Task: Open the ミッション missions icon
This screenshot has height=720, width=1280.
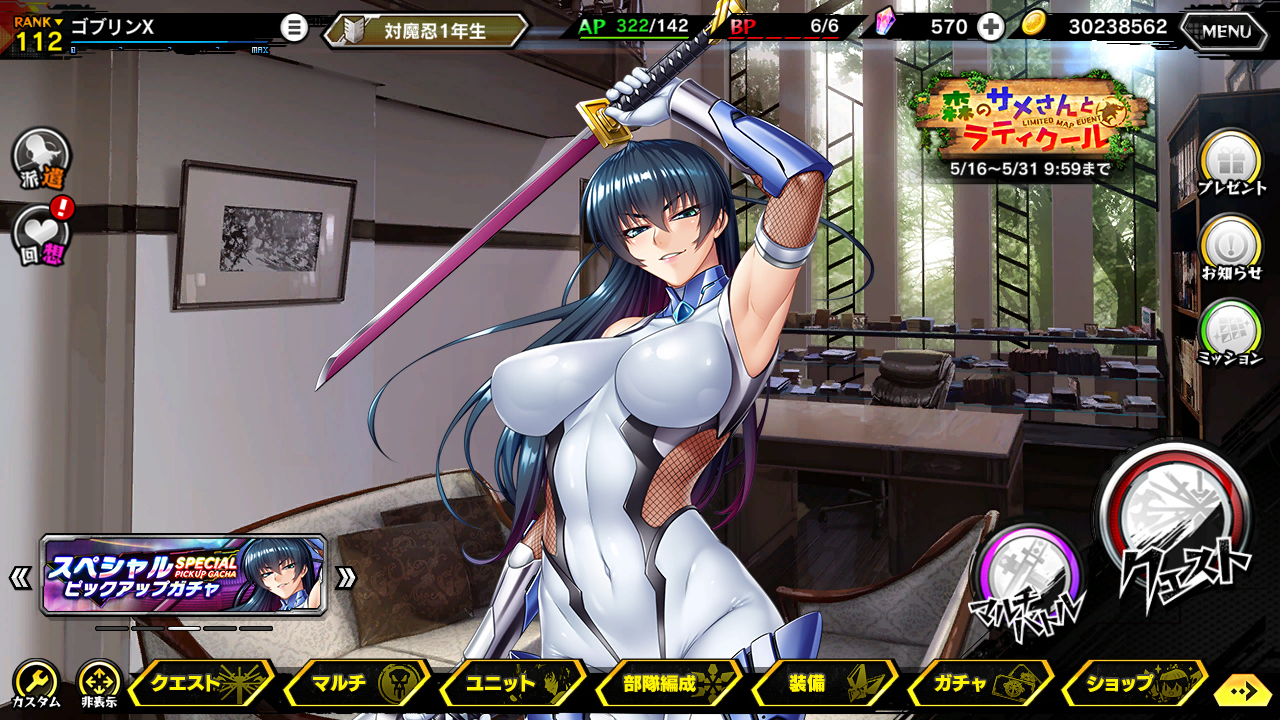Action: click(1231, 332)
